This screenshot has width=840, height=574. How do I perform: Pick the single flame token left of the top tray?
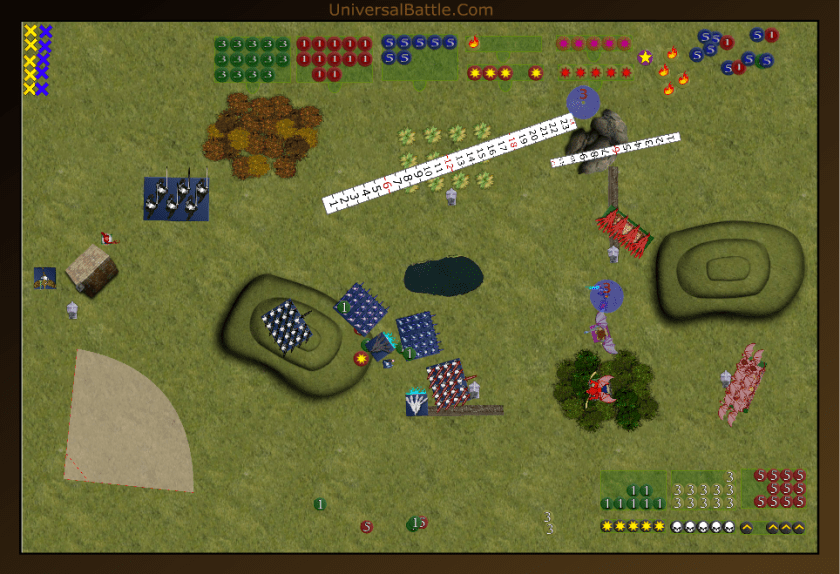(x=474, y=43)
